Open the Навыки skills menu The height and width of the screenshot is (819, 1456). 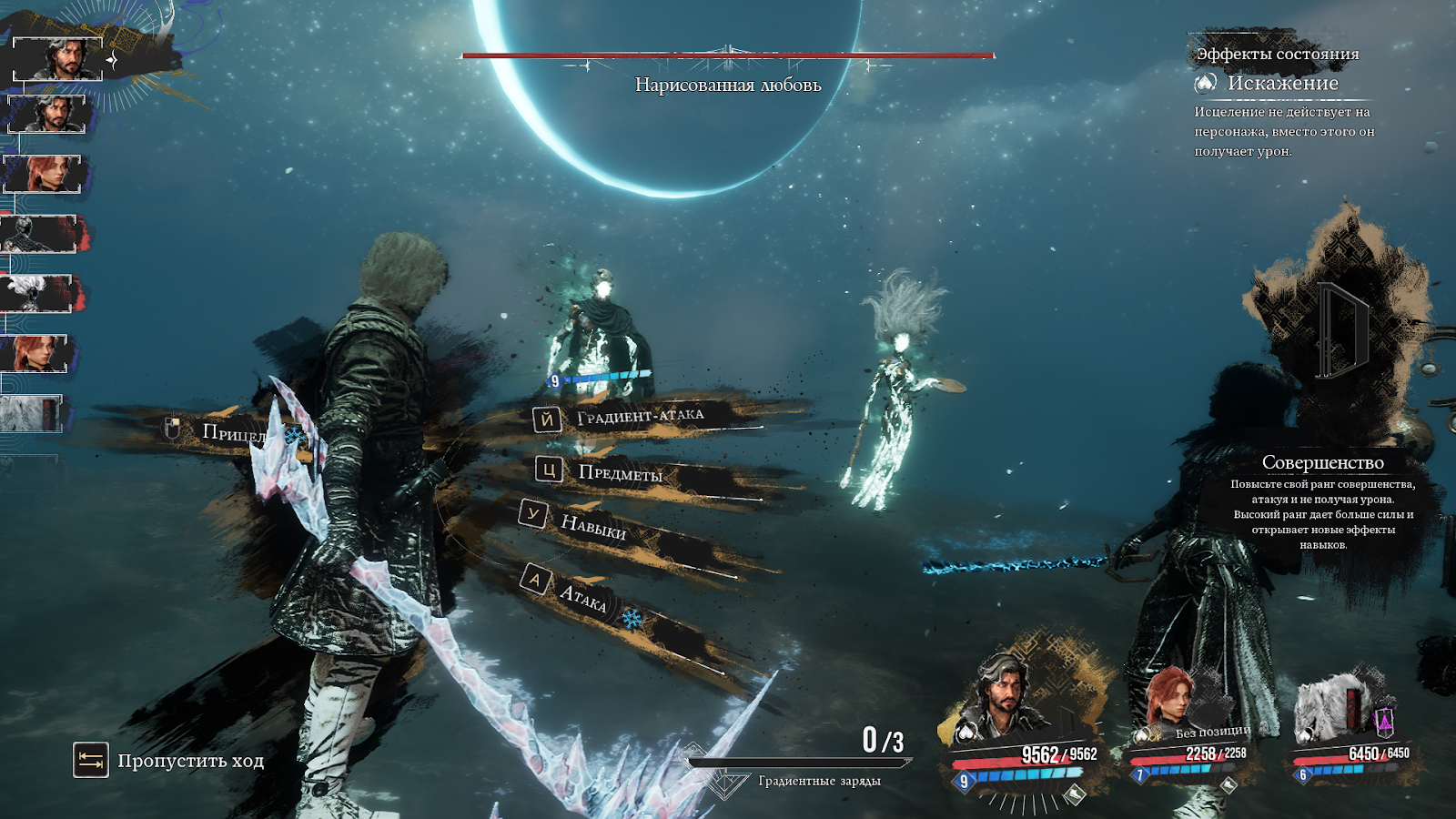tap(592, 525)
